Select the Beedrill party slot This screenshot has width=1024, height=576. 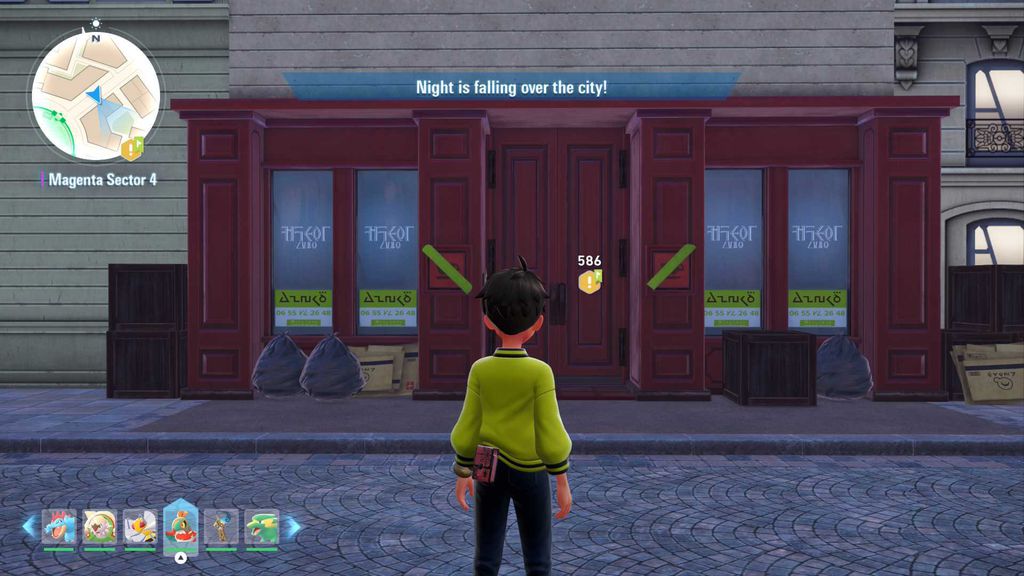[140, 526]
